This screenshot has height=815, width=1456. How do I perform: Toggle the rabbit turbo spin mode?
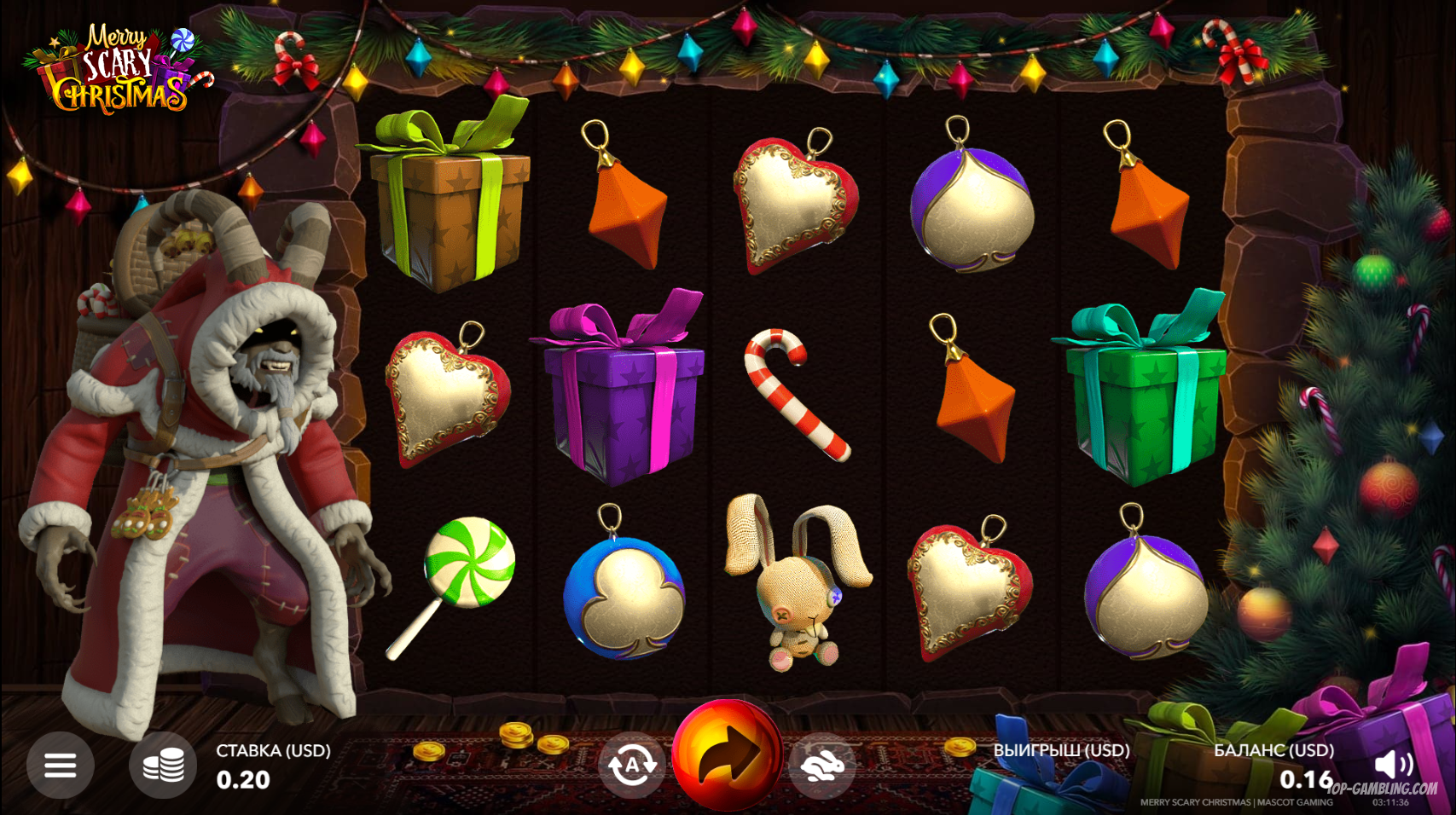point(822,765)
